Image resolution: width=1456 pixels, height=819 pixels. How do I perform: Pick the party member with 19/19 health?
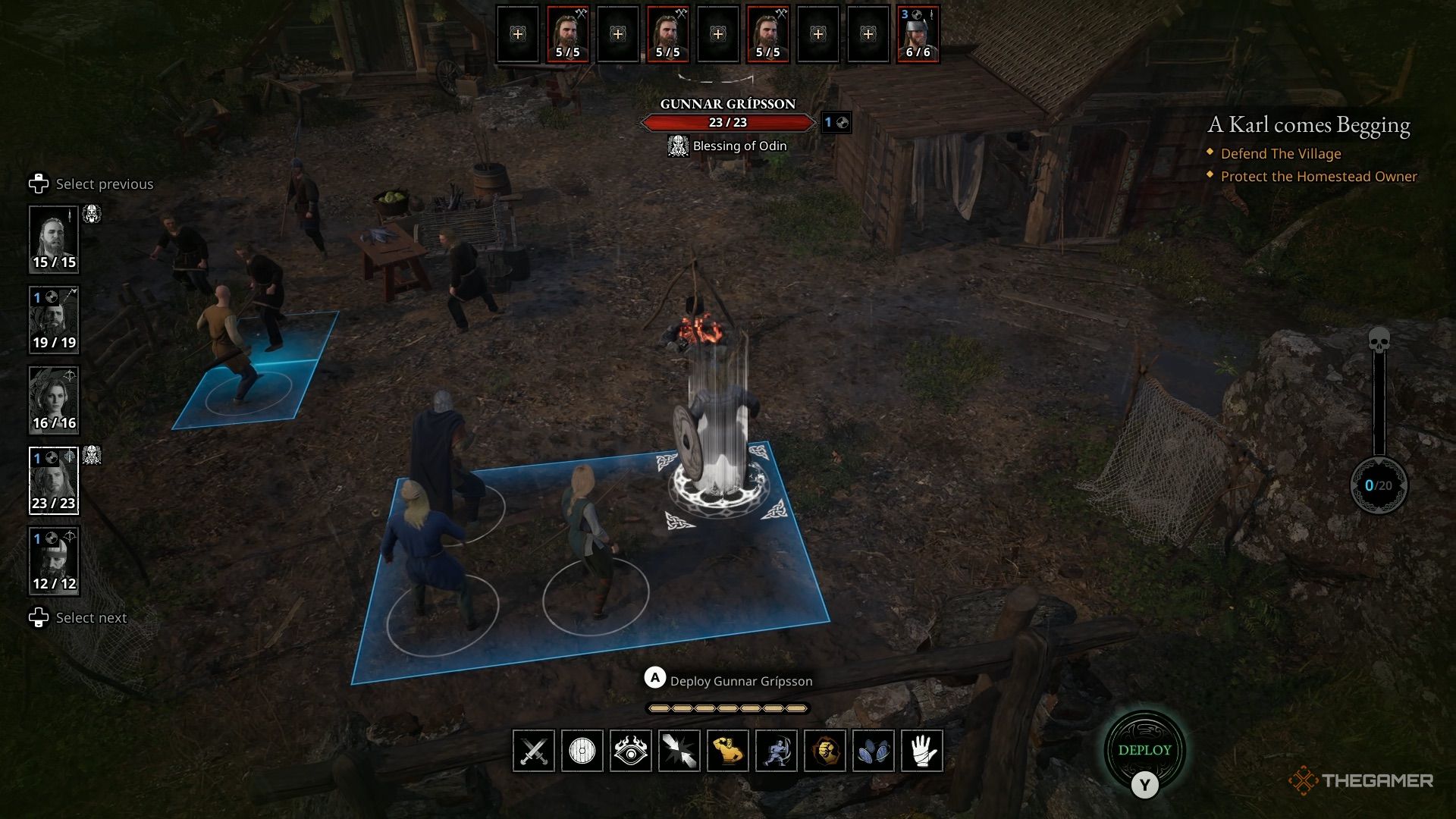(x=54, y=320)
